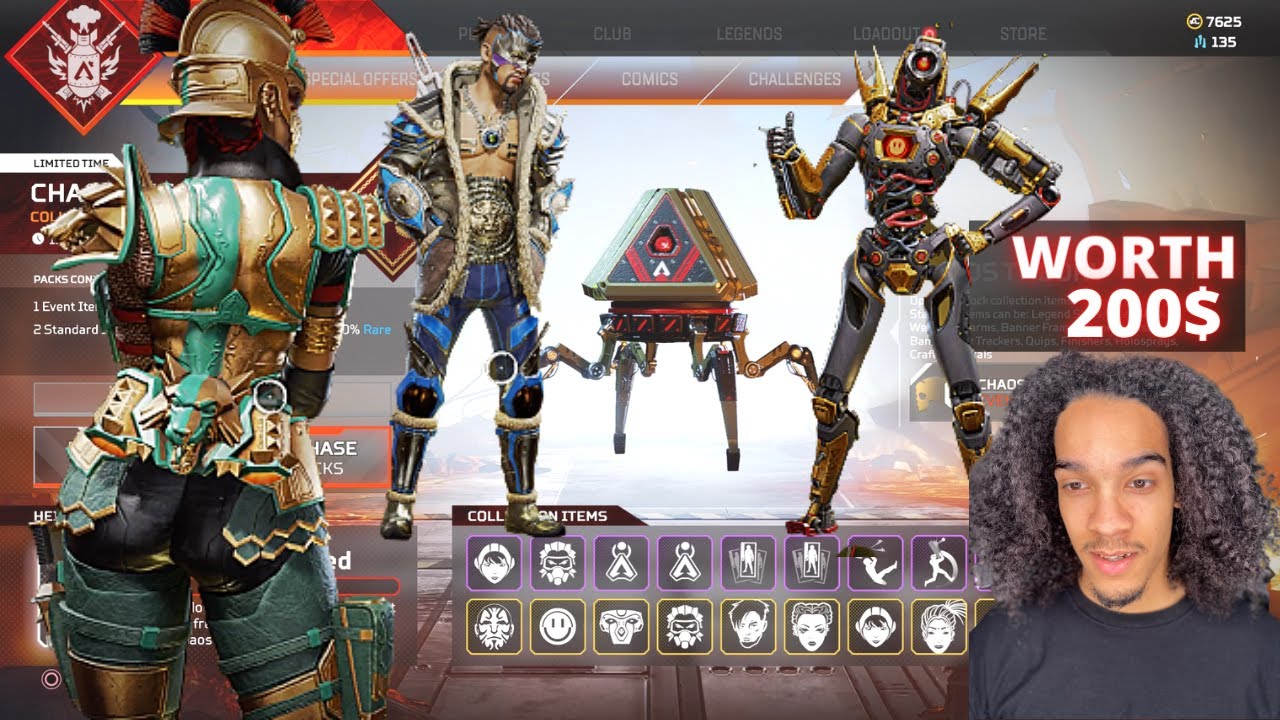The image size is (1280, 720).
Task: Open the Loadout tab
Action: click(x=886, y=33)
